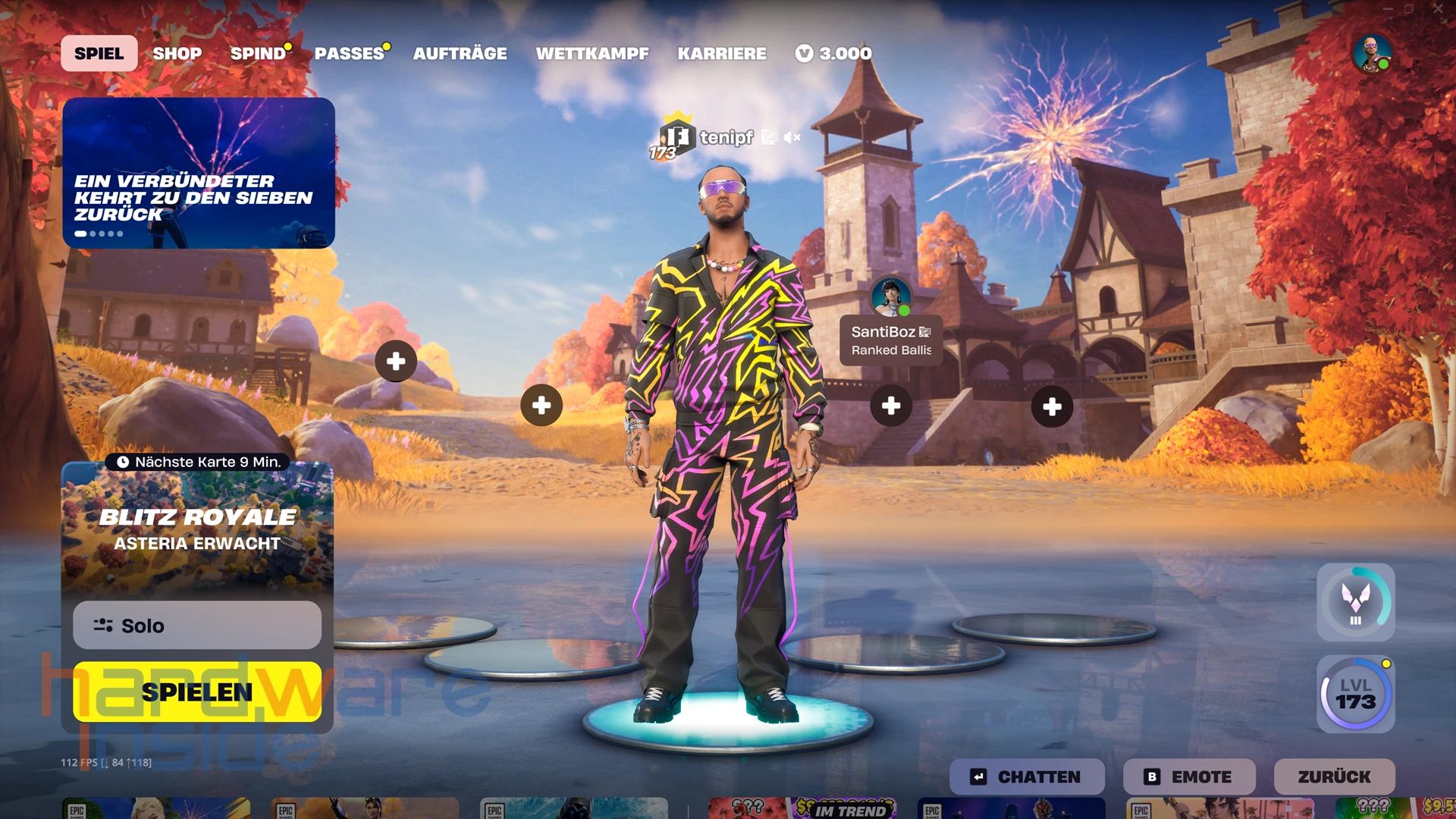This screenshot has width=1456, height=819.
Task: Open the news banner about the Sieben
Action: pos(199,173)
